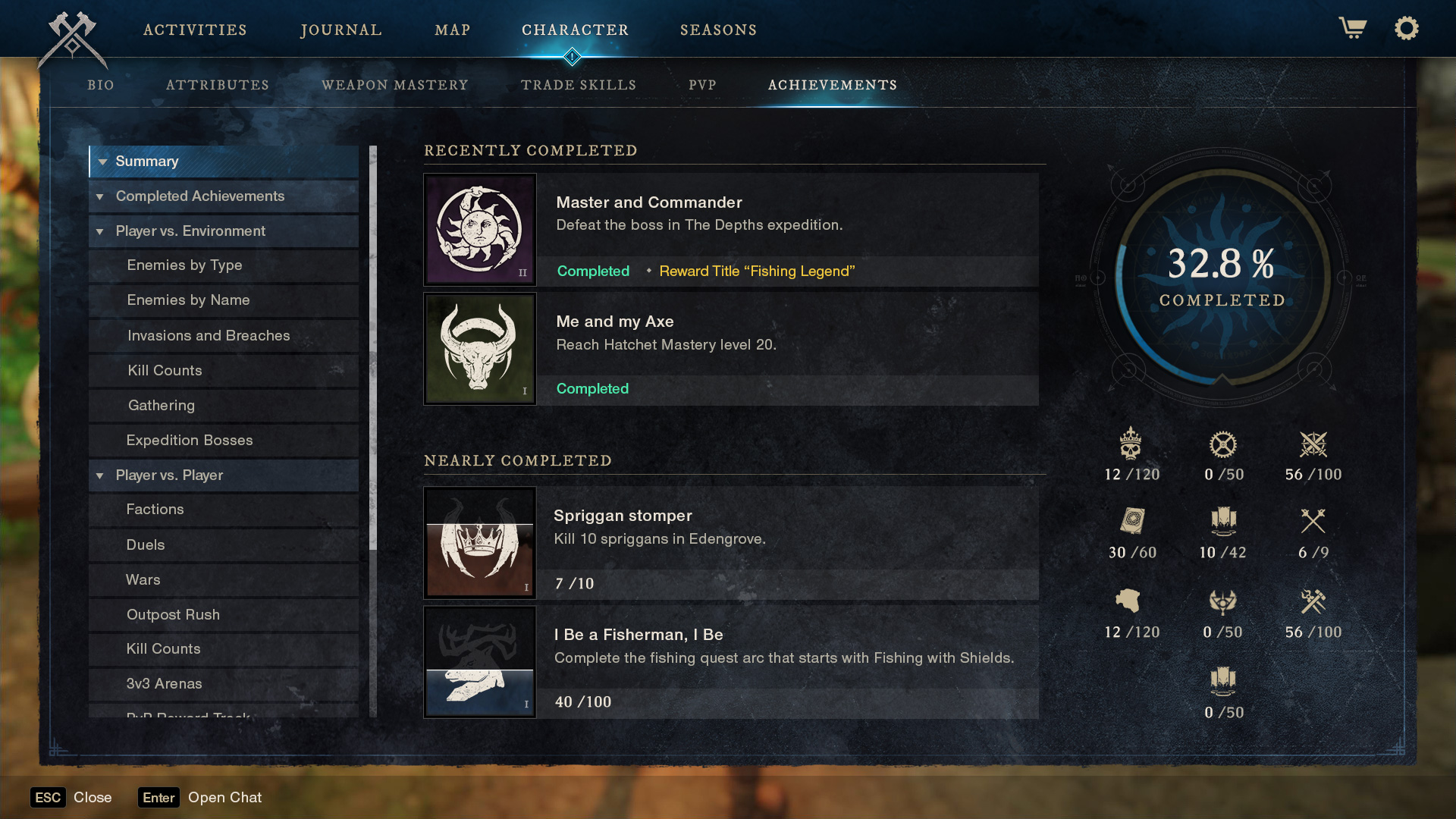Open the Map screen
Screen dimensions: 1456x819
[453, 30]
